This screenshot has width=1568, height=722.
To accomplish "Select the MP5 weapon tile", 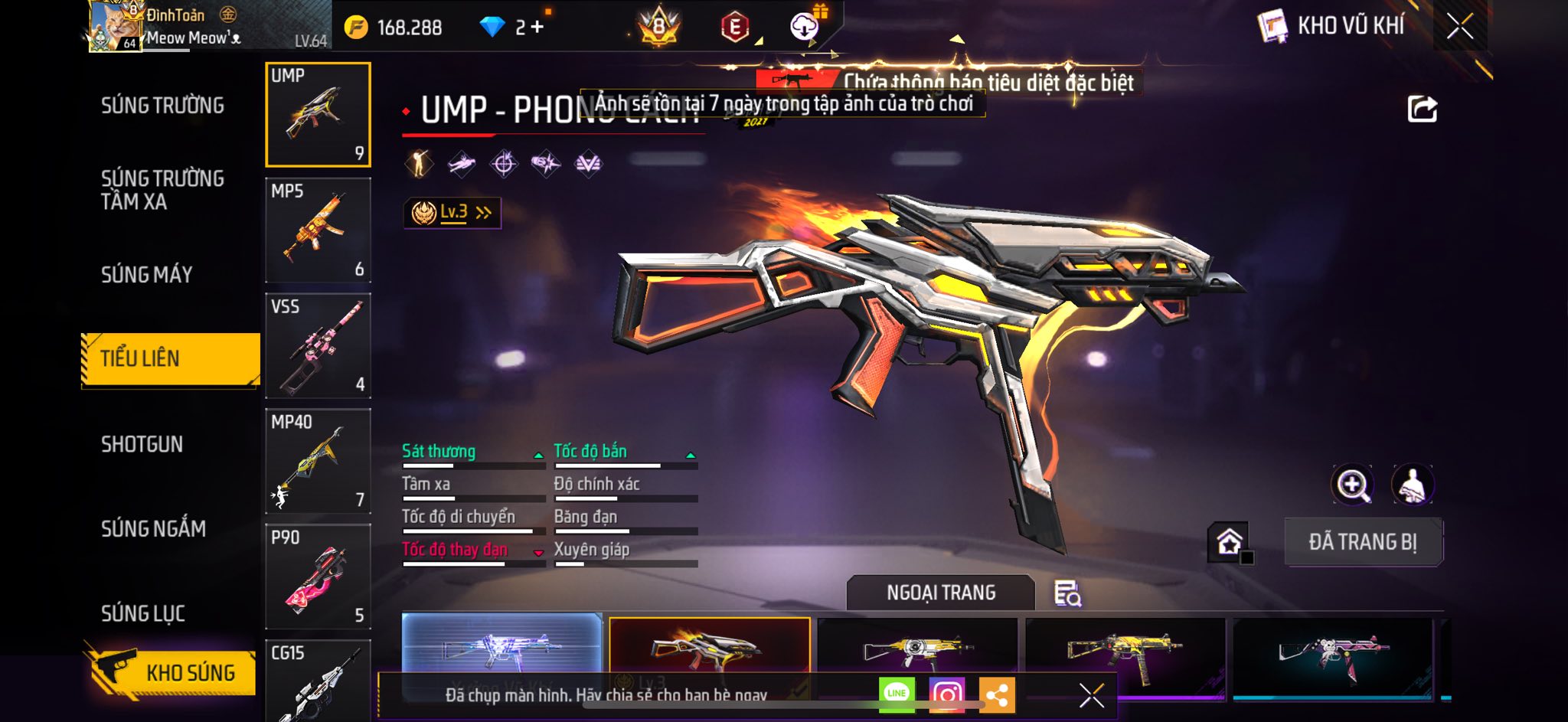I will [318, 230].
